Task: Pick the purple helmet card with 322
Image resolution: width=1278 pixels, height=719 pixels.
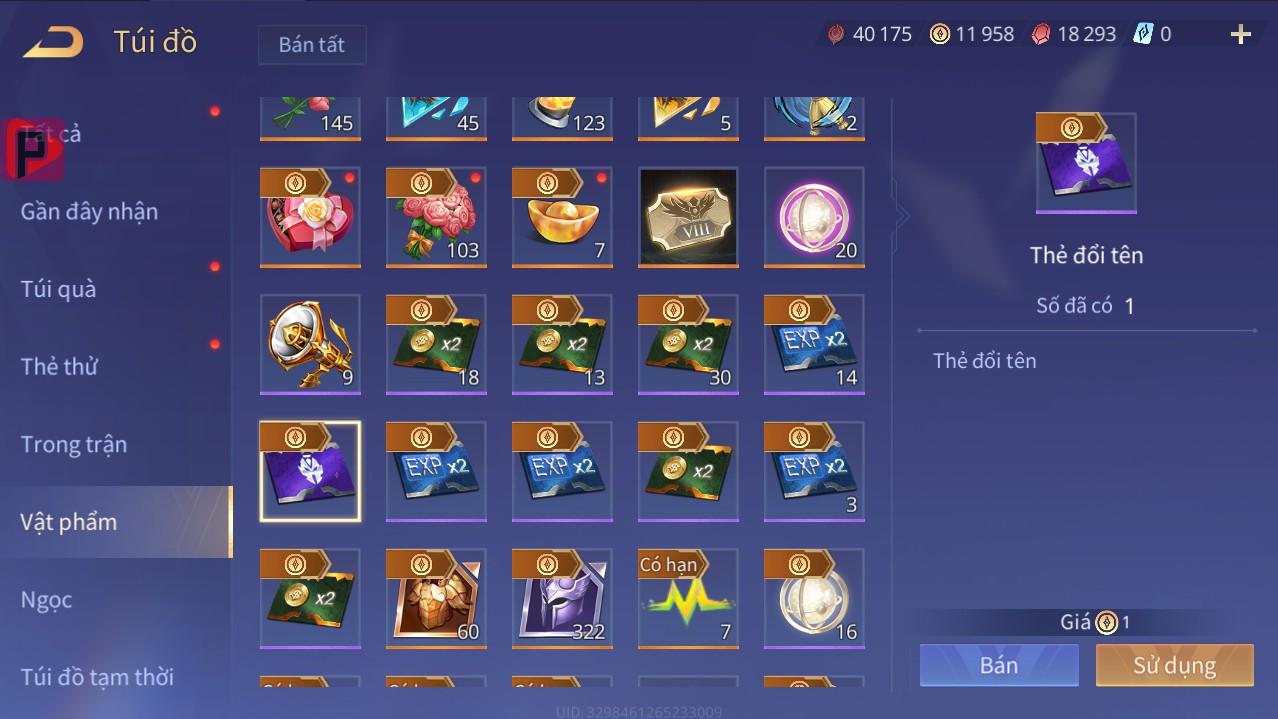Action: [x=562, y=598]
